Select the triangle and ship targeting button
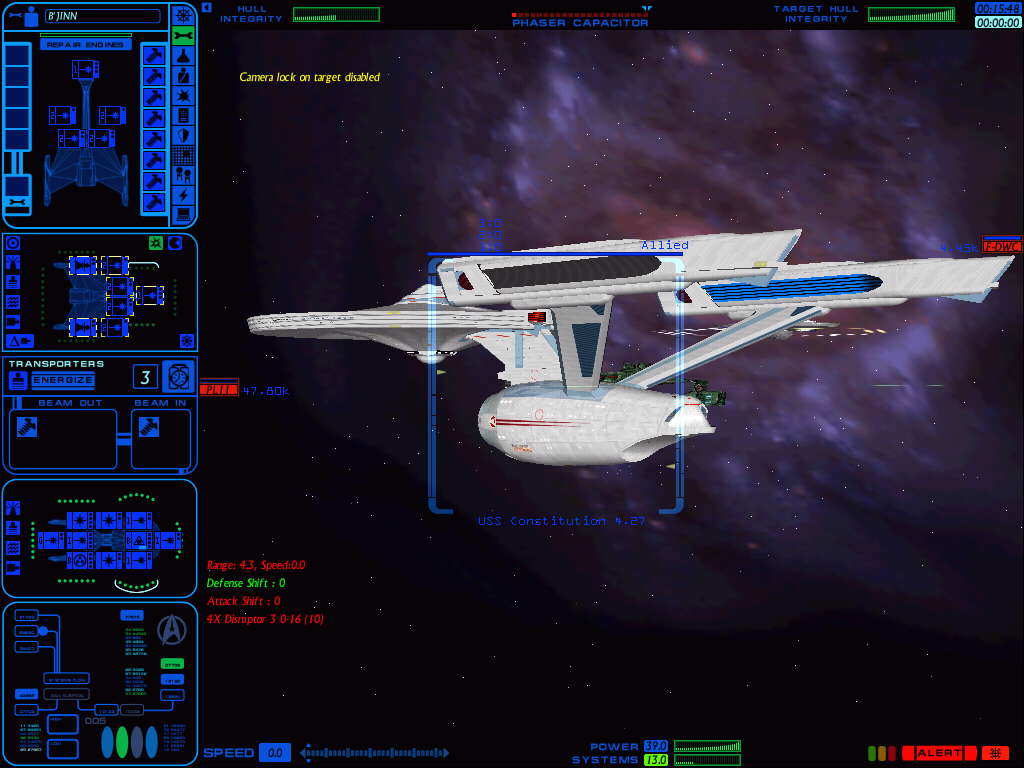The width and height of the screenshot is (1024, 768). click(x=21, y=340)
